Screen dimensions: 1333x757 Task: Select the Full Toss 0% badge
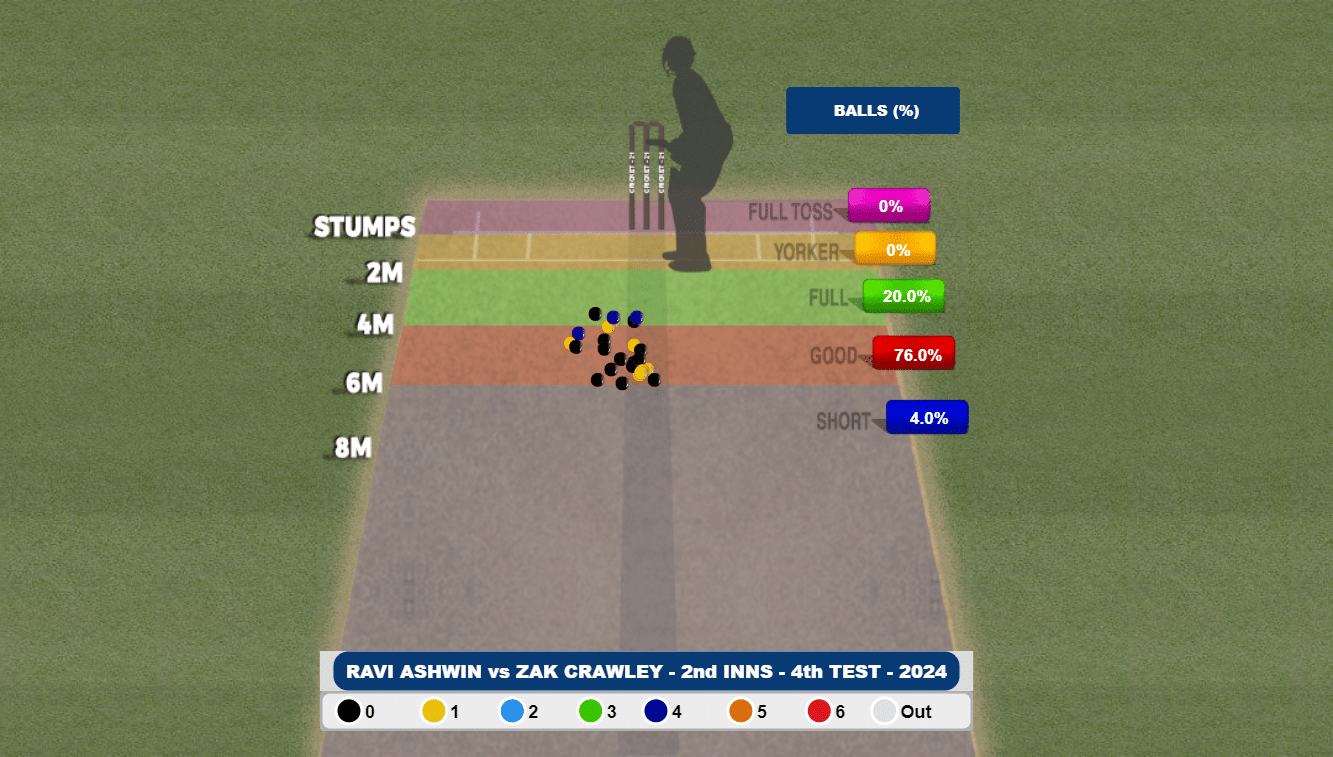(x=889, y=206)
